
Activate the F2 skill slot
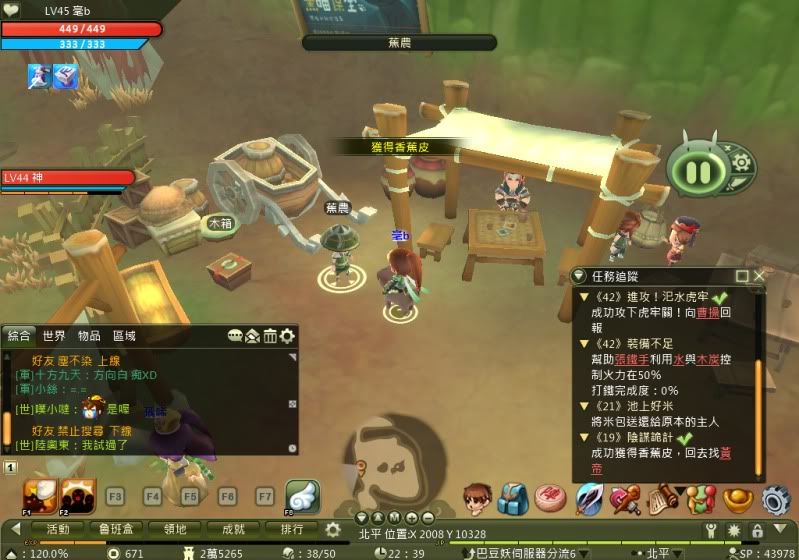click(x=78, y=494)
